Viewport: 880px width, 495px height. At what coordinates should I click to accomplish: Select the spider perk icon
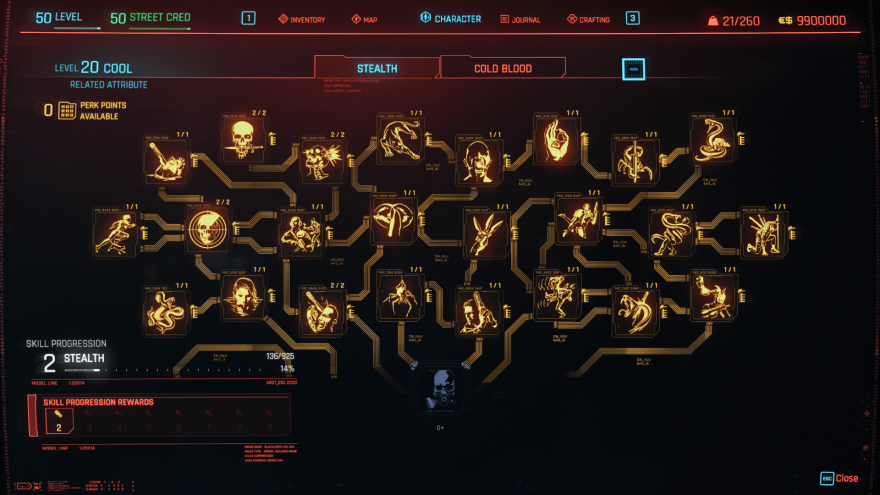pyautogui.click(x=399, y=298)
